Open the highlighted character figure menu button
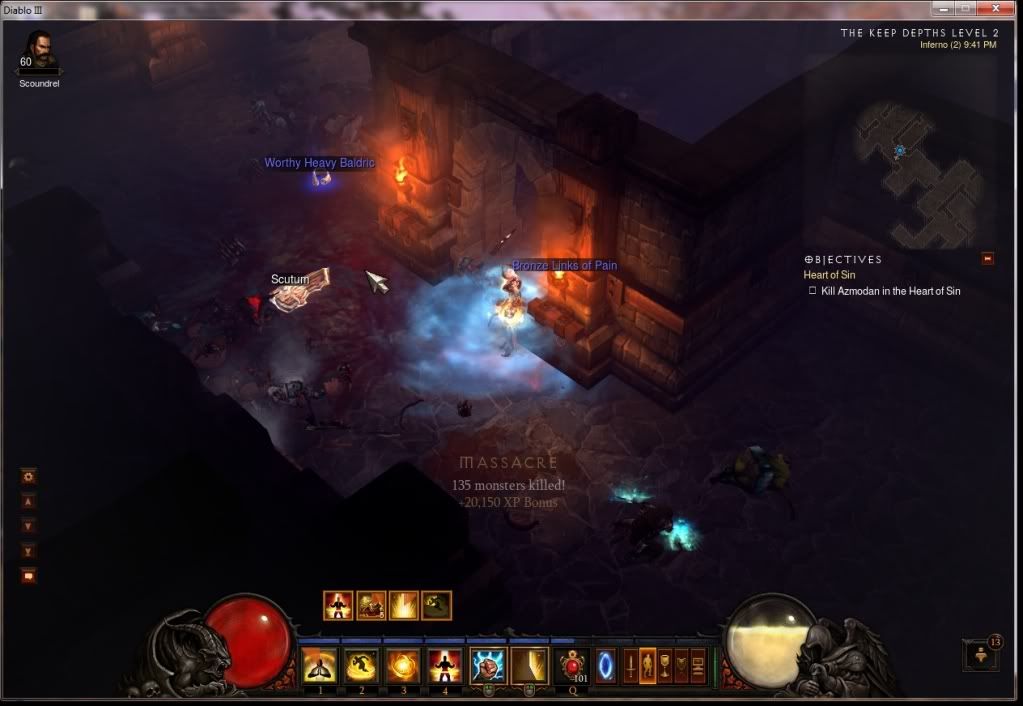This screenshot has height=706, width=1023. coord(648,665)
